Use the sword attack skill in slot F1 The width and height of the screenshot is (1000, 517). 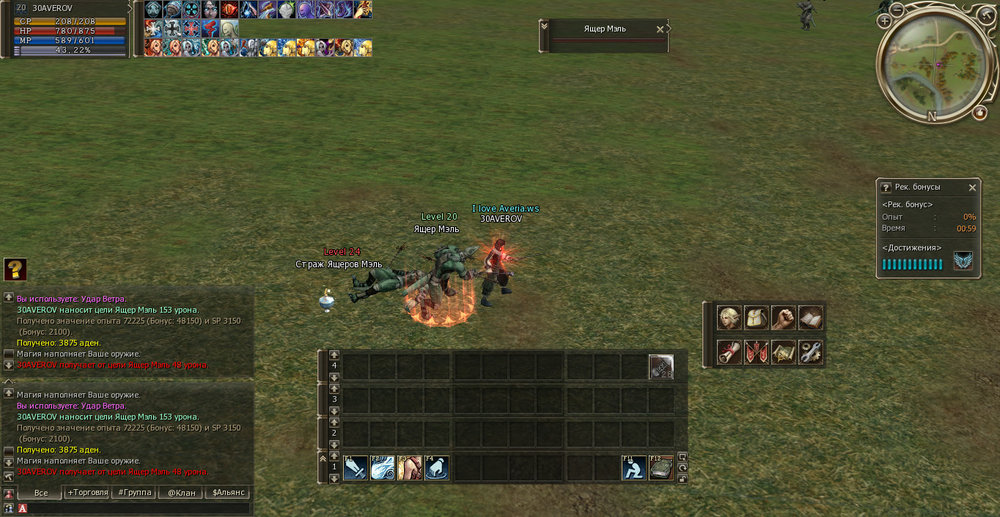pyautogui.click(x=356, y=468)
